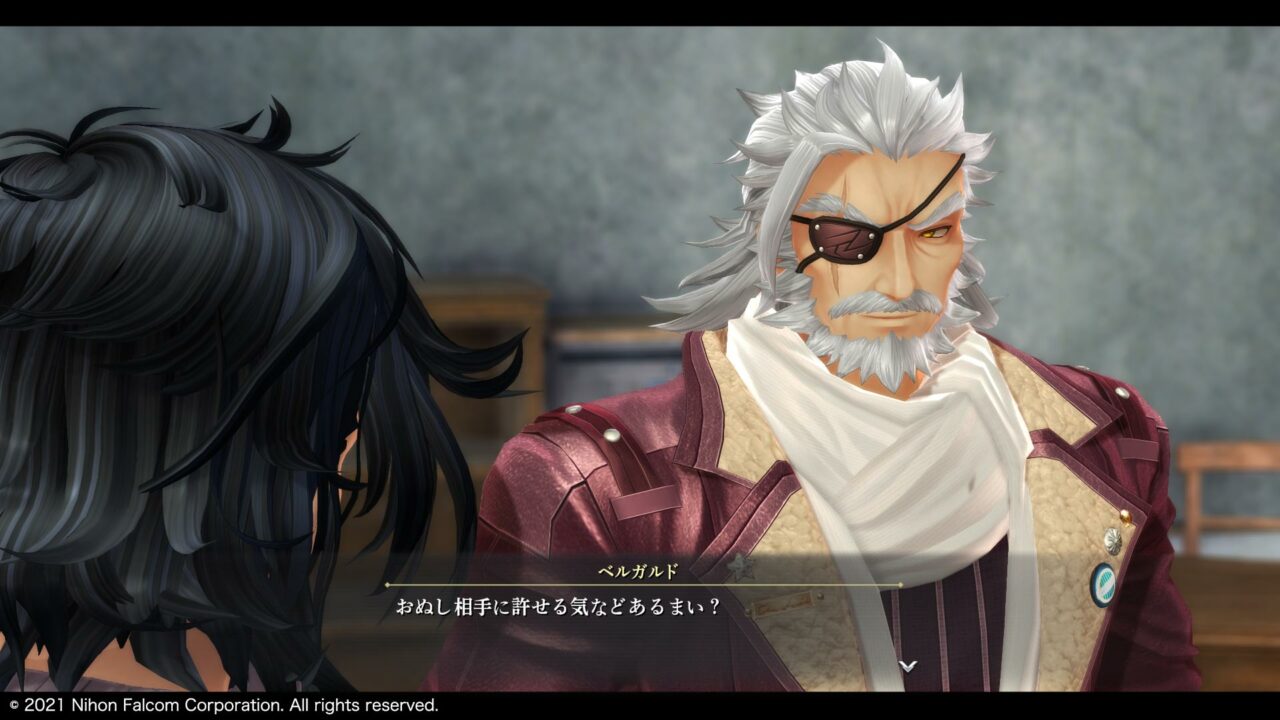This screenshot has width=1280, height=720.
Task: Click the green badge pinned on the lapel
Action: coord(1105,583)
